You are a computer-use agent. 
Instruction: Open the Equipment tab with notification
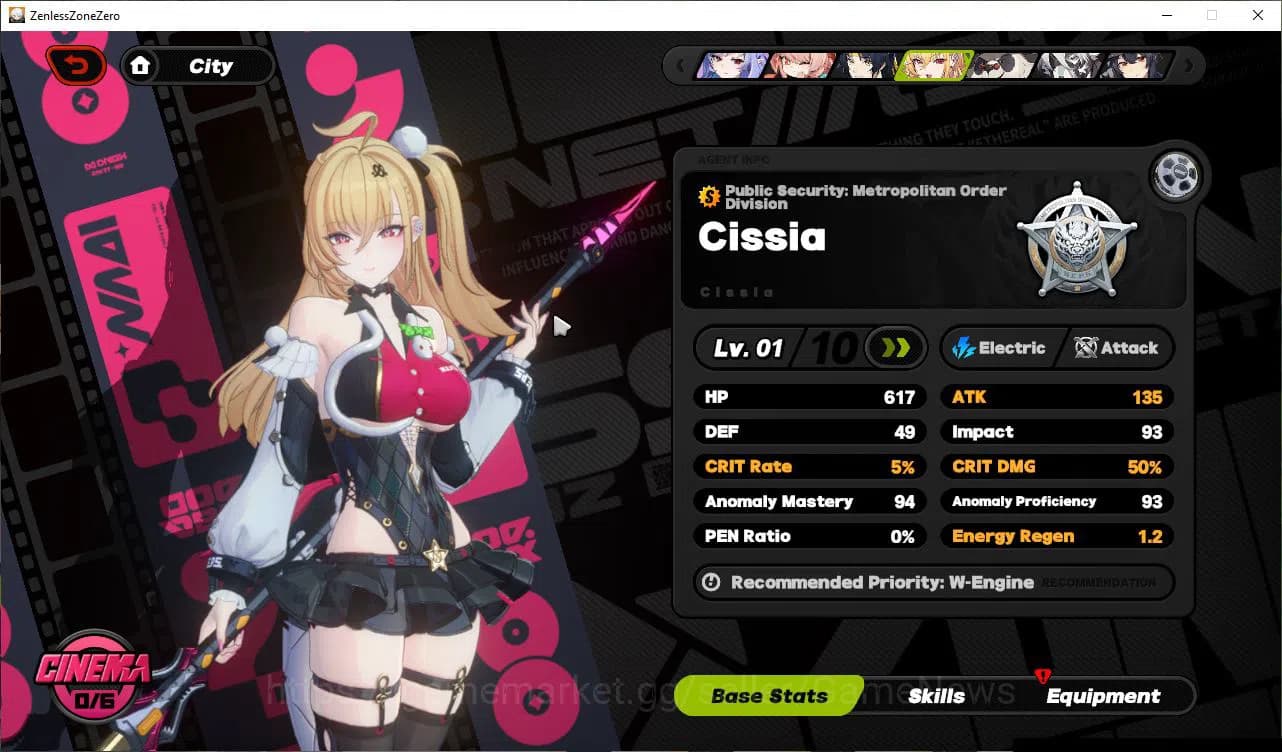(1104, 696)
